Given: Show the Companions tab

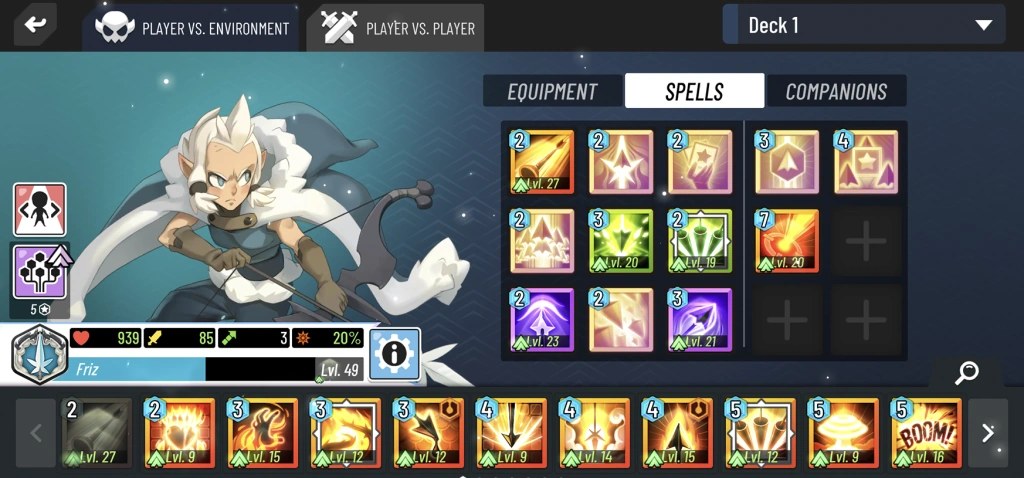Looking at the screenshot, I should 836,91.
